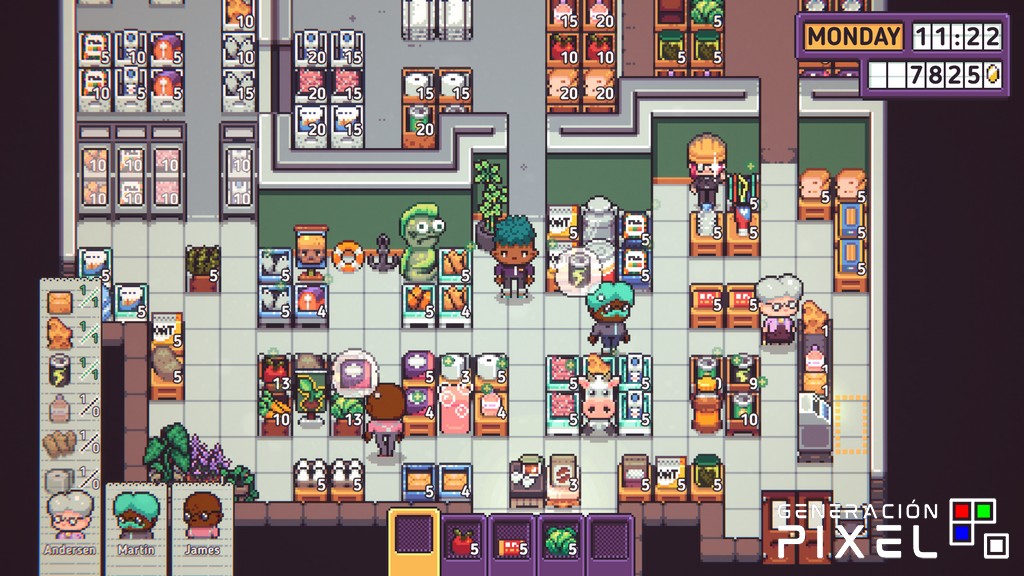Select the highlighted yellow hotbar slot
The height and width of the screenshot is (576, 1024).
click(x=412, y=542)
